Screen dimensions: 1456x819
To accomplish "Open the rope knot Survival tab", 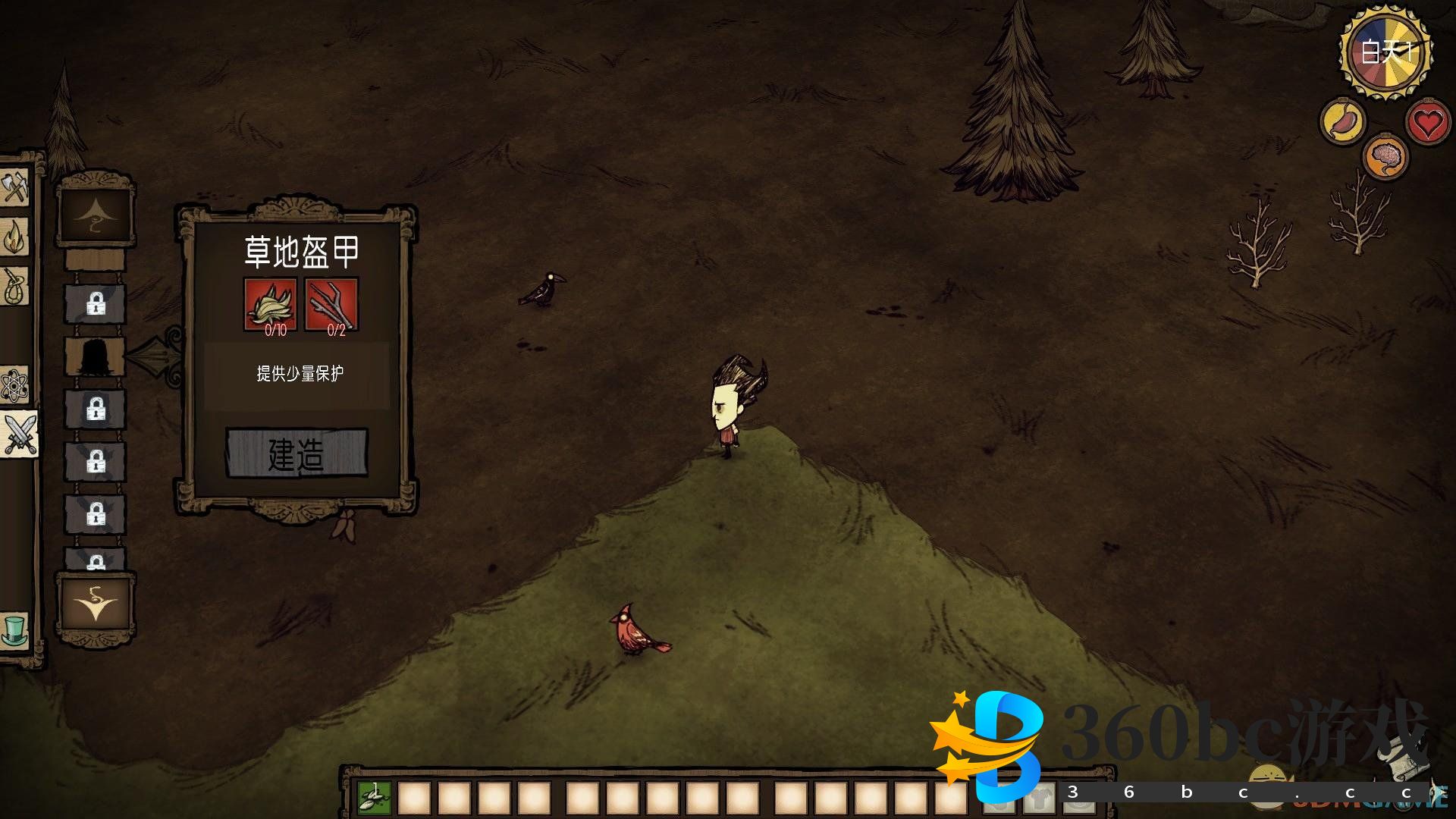I will [x=14, y=287].
